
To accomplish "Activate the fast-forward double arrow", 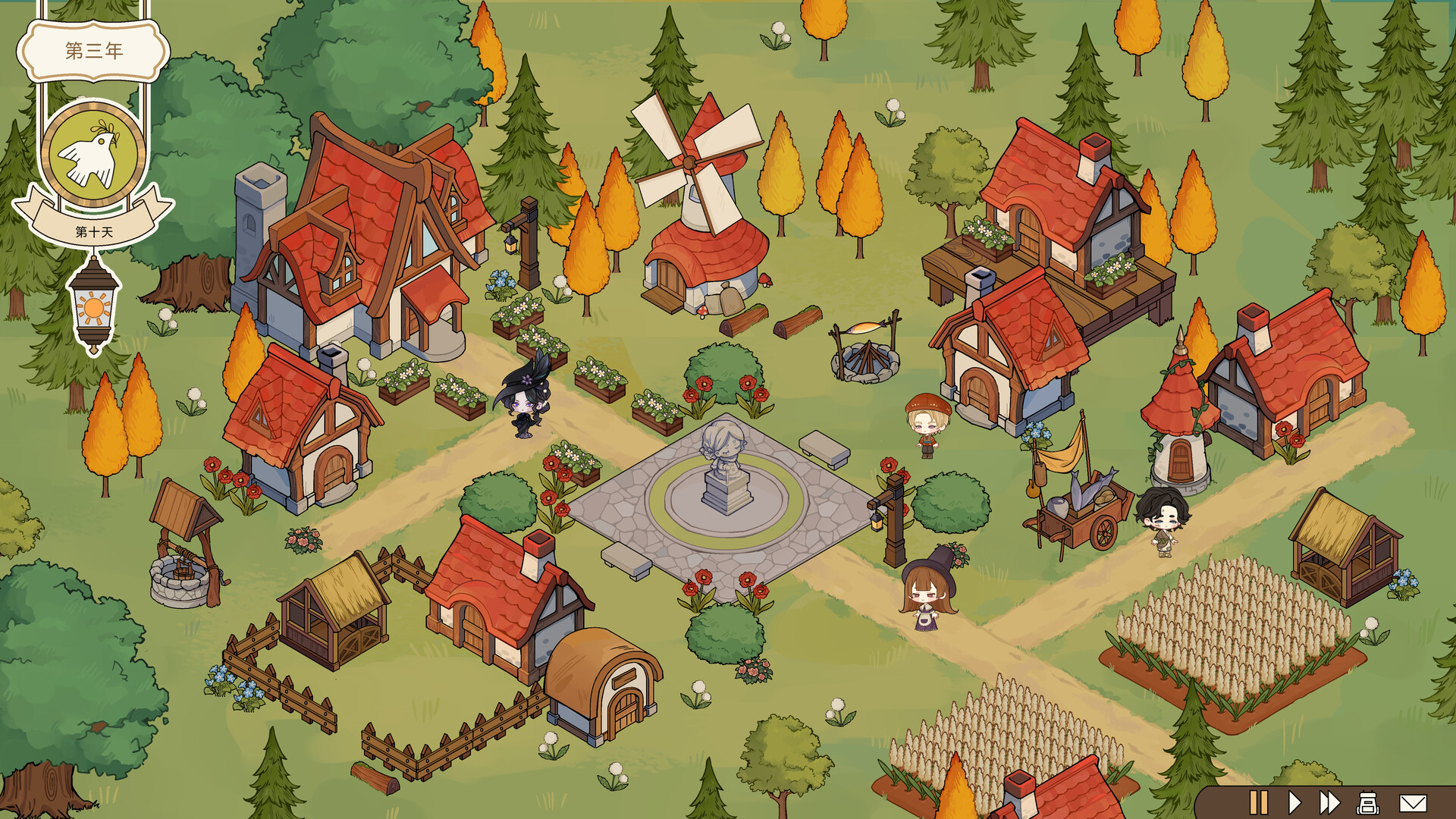I will tap(1329, 802).
